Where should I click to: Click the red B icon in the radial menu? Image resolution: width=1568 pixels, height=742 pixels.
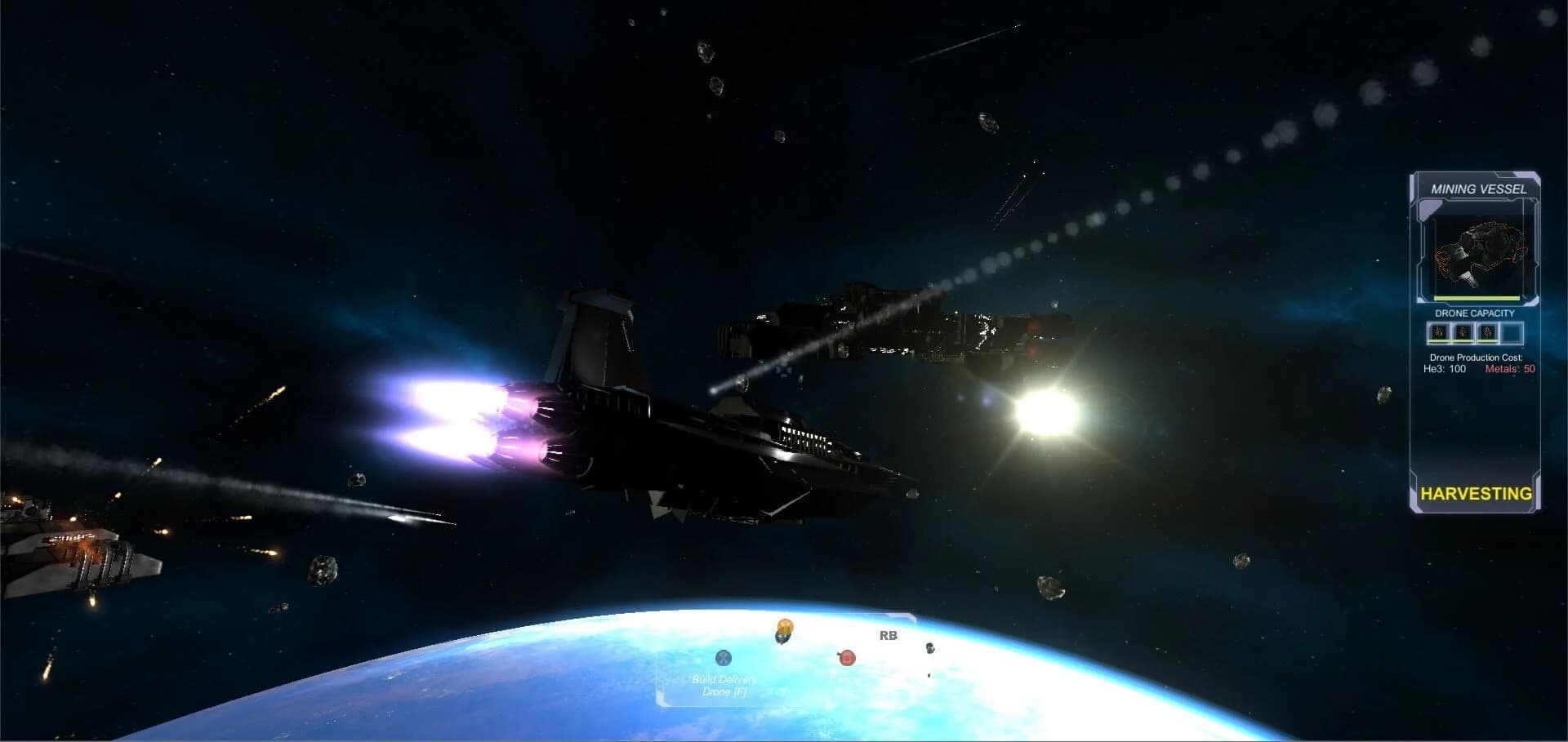pyautogui.click(x=847, y=658)
